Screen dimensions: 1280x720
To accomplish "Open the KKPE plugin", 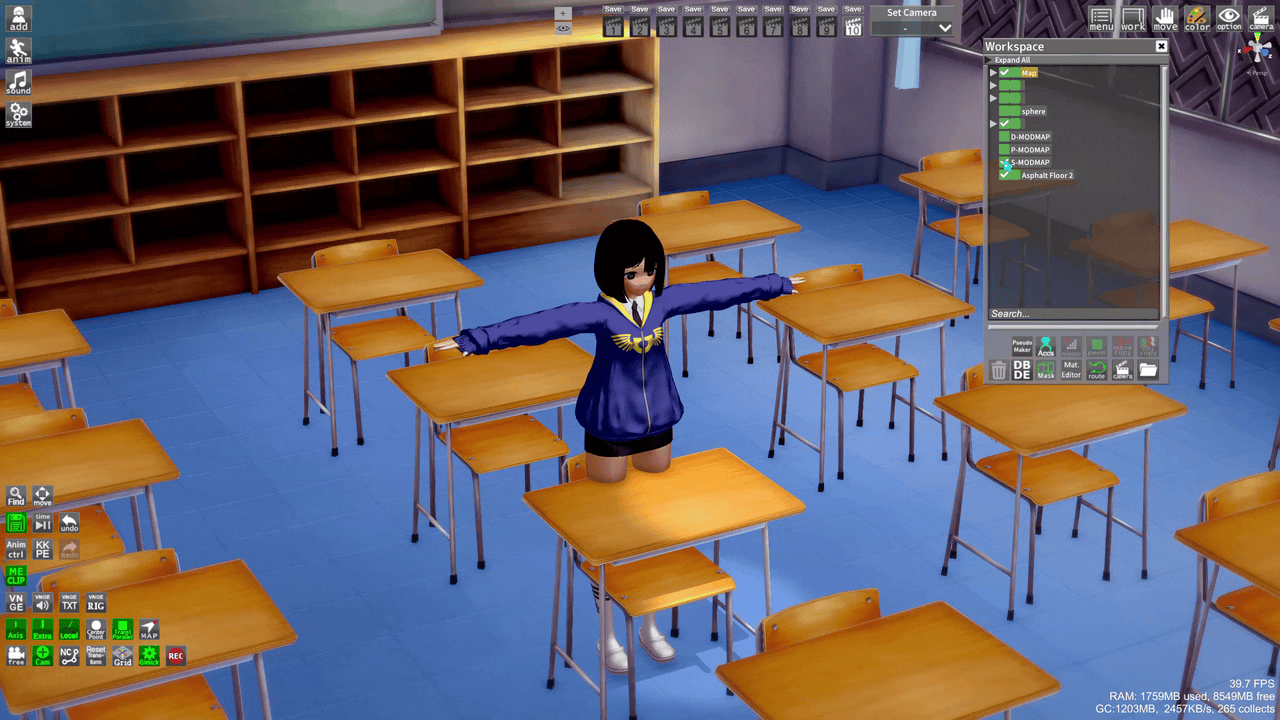I will click(x=43, y=548).
